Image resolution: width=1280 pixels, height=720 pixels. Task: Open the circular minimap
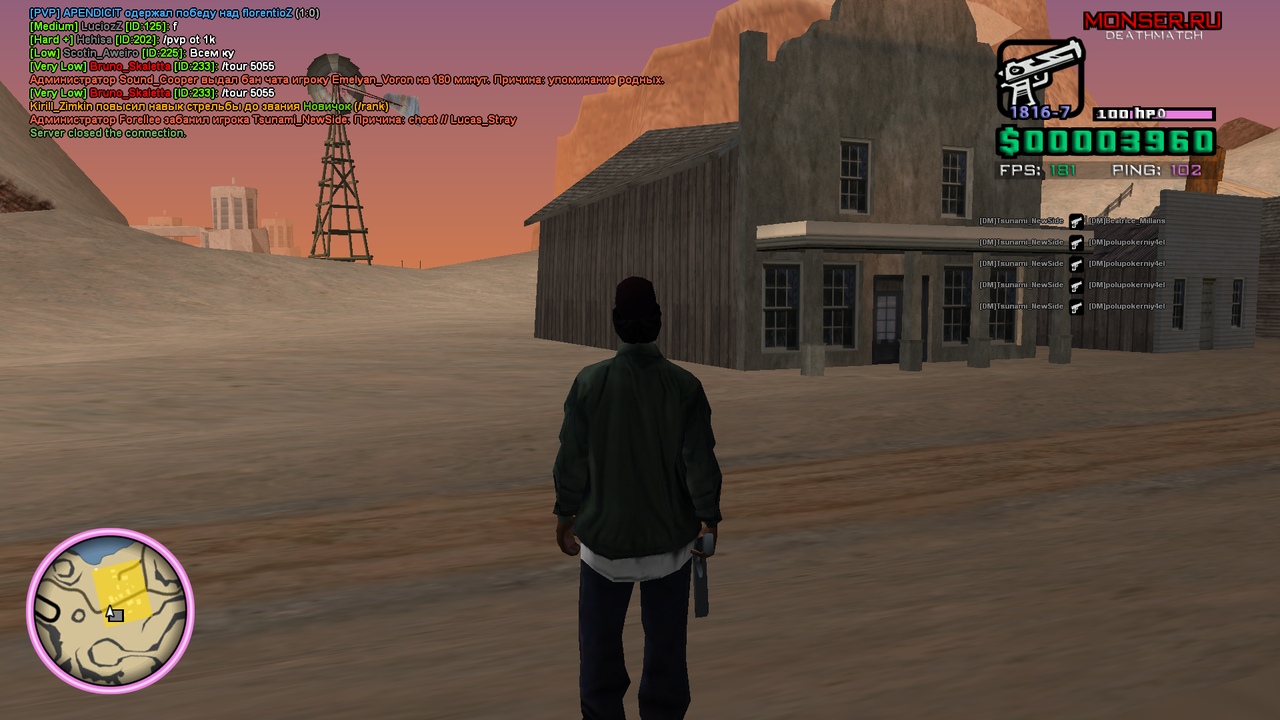(110, 610)
